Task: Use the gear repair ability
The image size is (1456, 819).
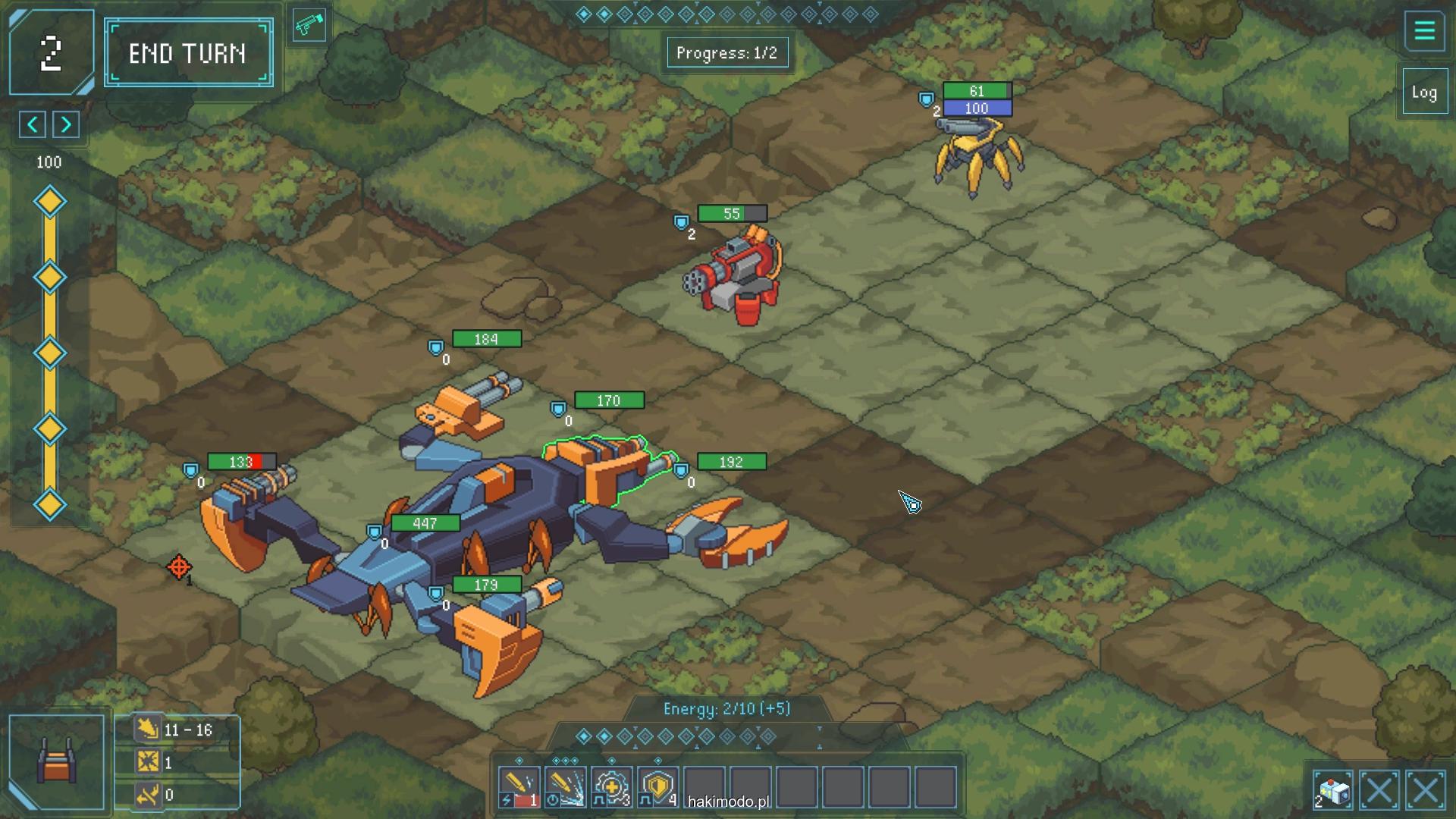Action: click(611, 787)
